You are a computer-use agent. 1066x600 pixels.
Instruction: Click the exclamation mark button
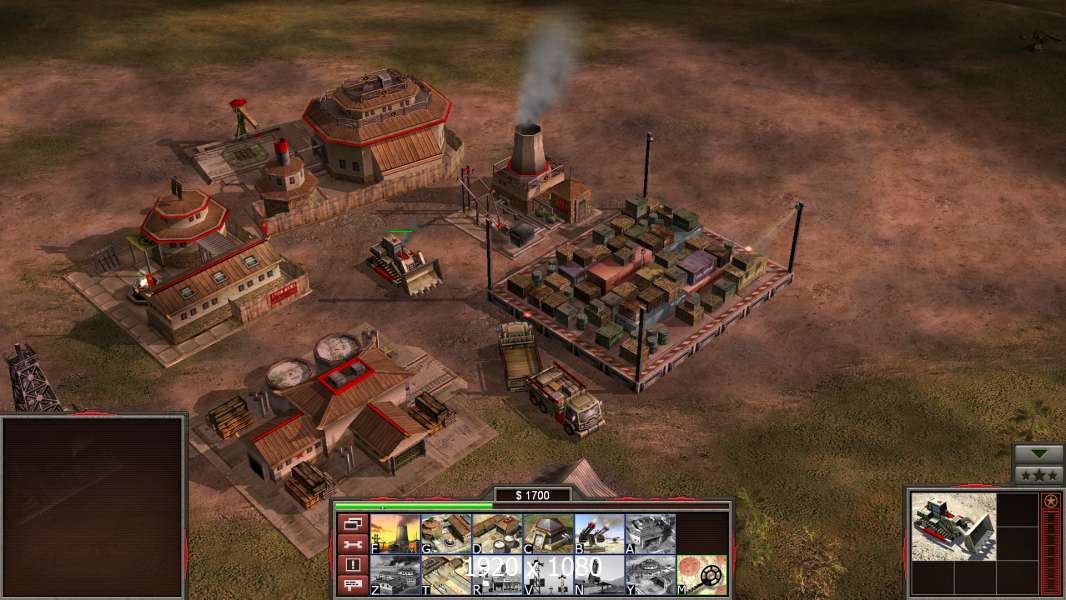pos(352,565)
